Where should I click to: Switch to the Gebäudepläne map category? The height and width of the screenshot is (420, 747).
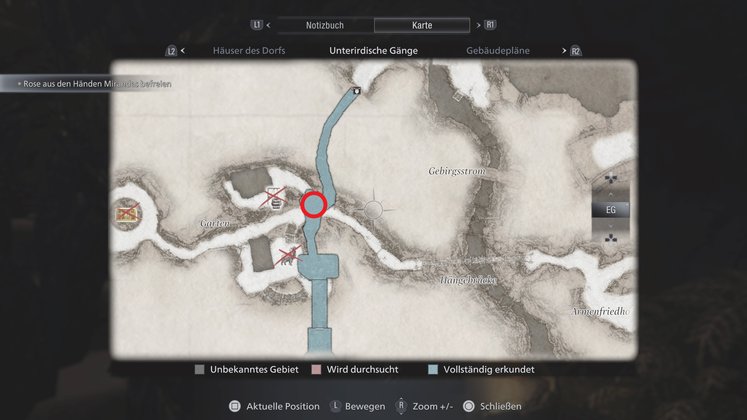(498, 50)
